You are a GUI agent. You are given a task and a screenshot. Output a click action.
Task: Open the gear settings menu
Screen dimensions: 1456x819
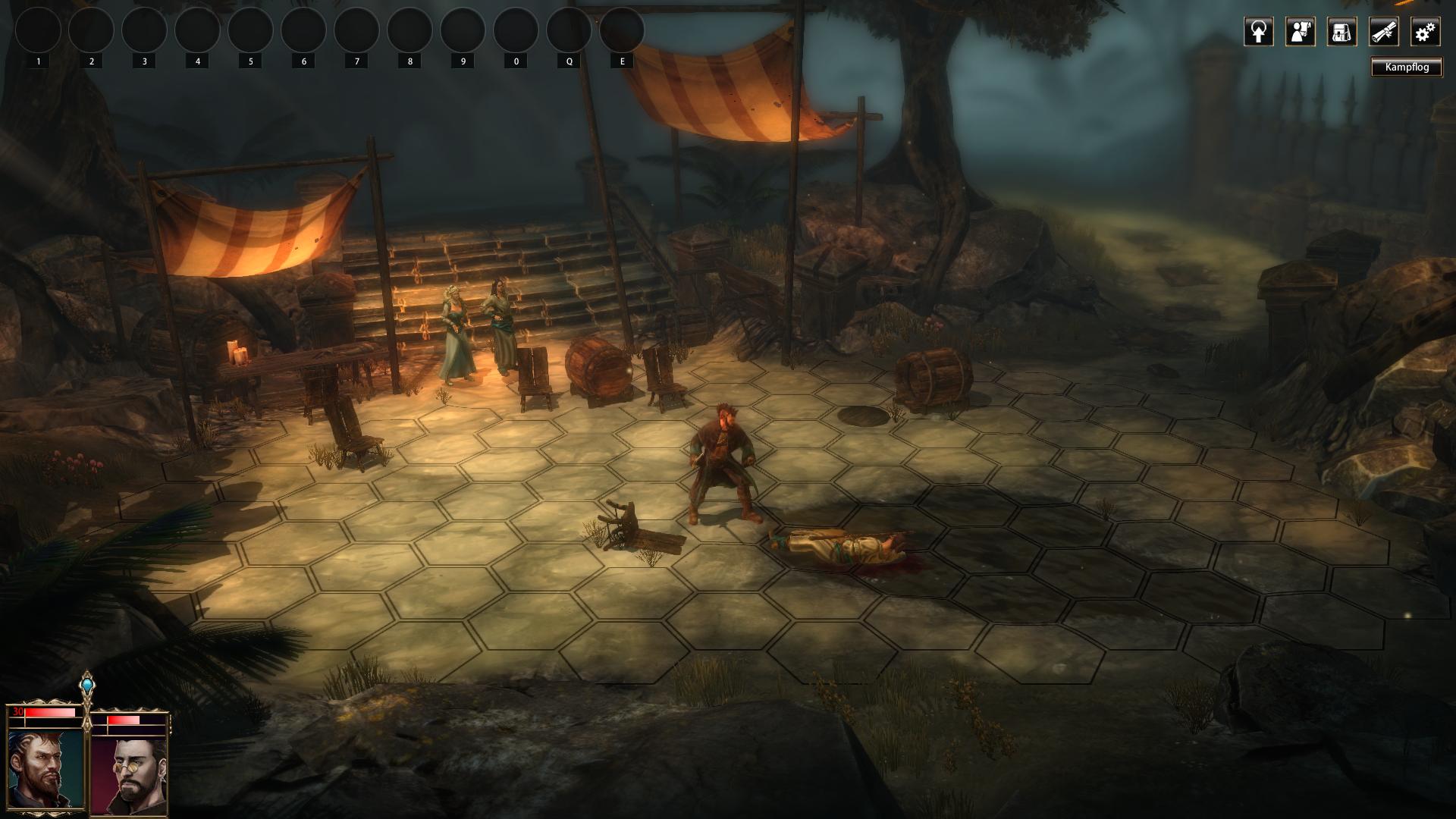(x=1425, y=32)
